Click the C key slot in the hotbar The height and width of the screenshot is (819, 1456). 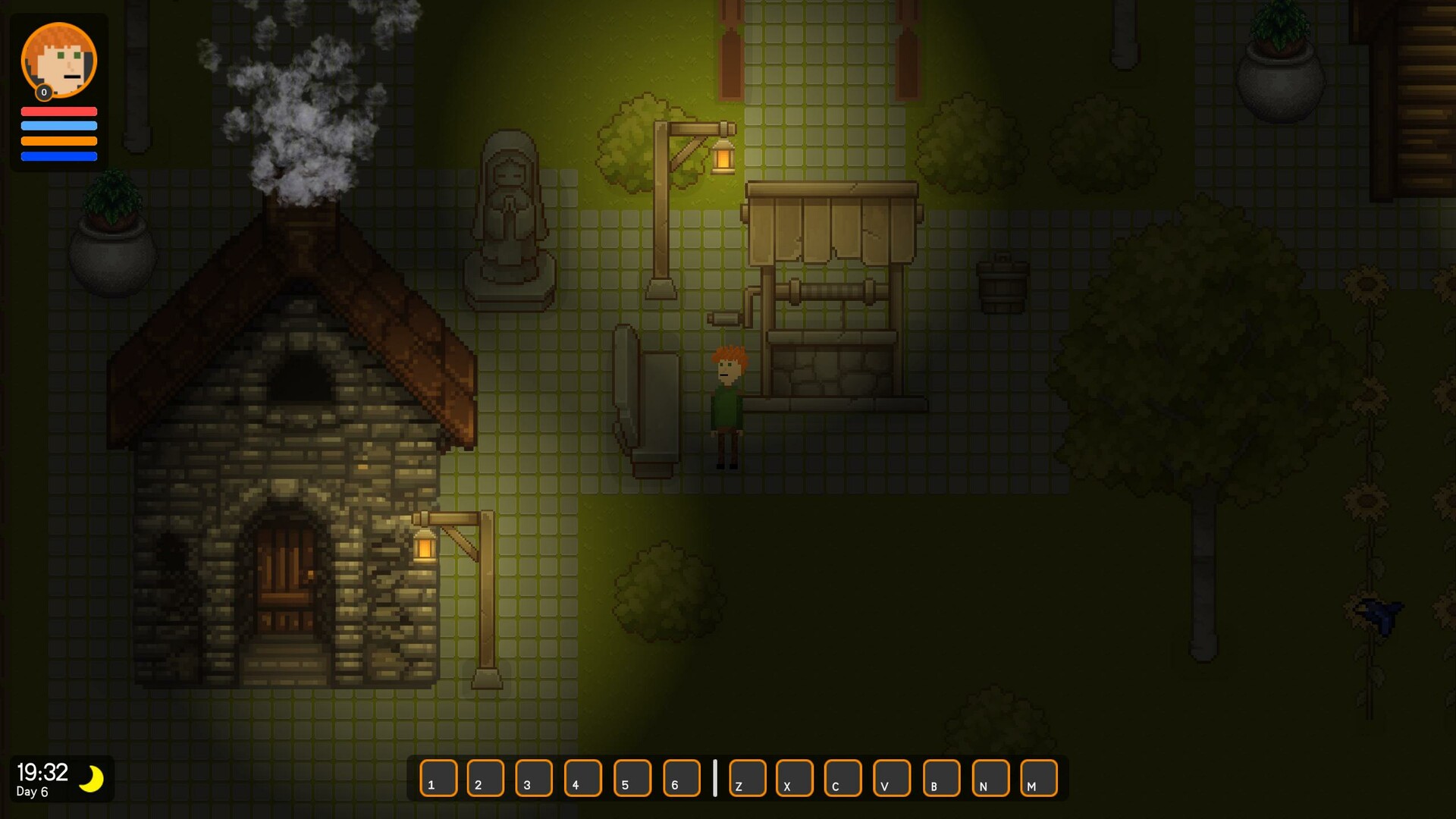point(842,779)
